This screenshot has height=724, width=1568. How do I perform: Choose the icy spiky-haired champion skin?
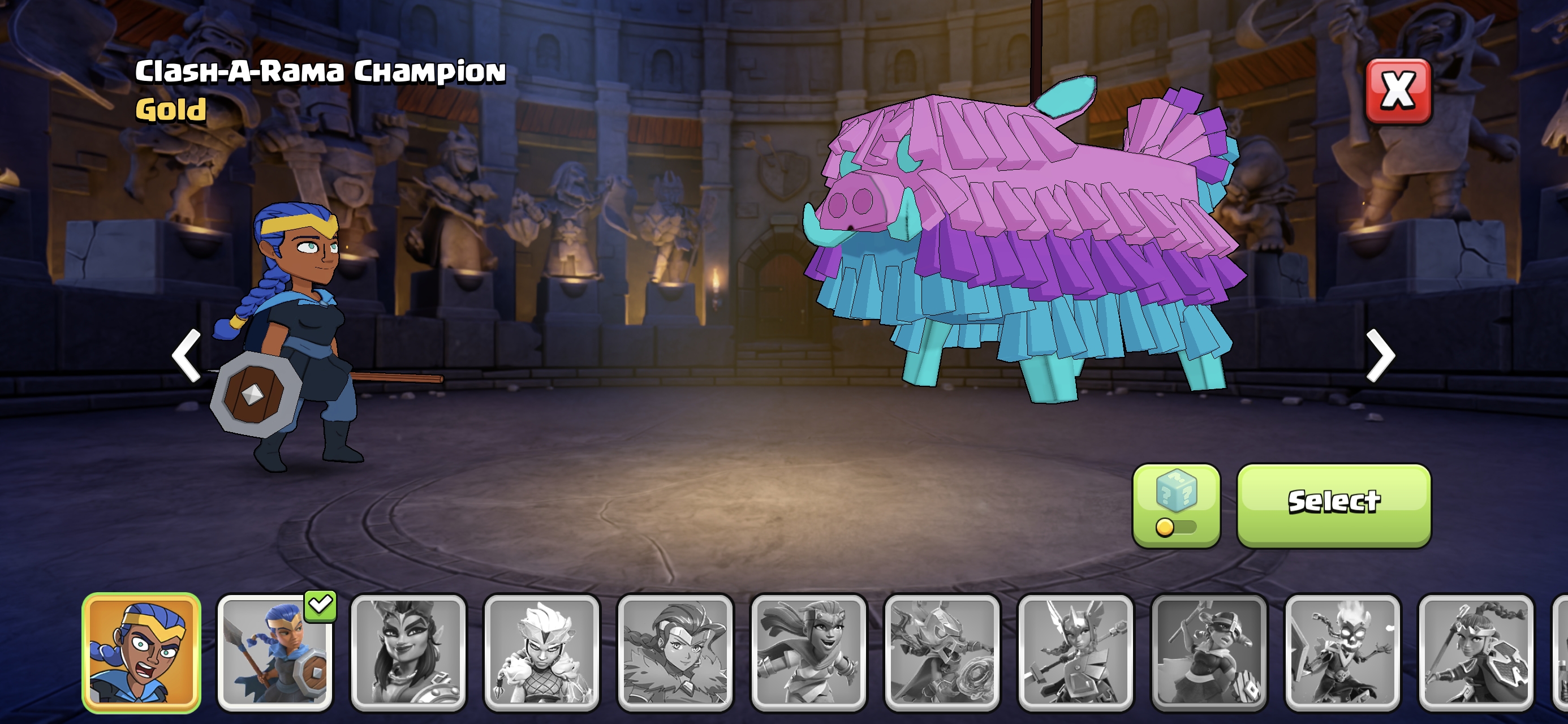[x=542, y=652]
